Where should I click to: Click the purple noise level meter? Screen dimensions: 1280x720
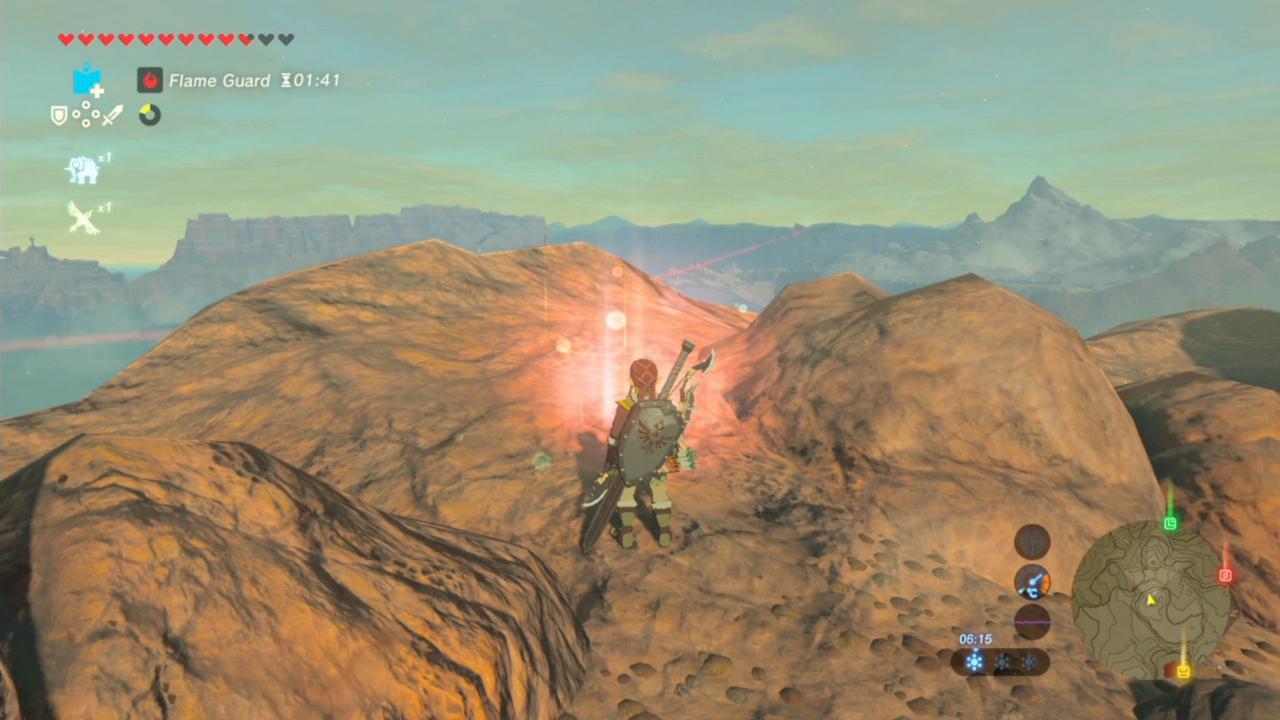(x=1032, y=621)
